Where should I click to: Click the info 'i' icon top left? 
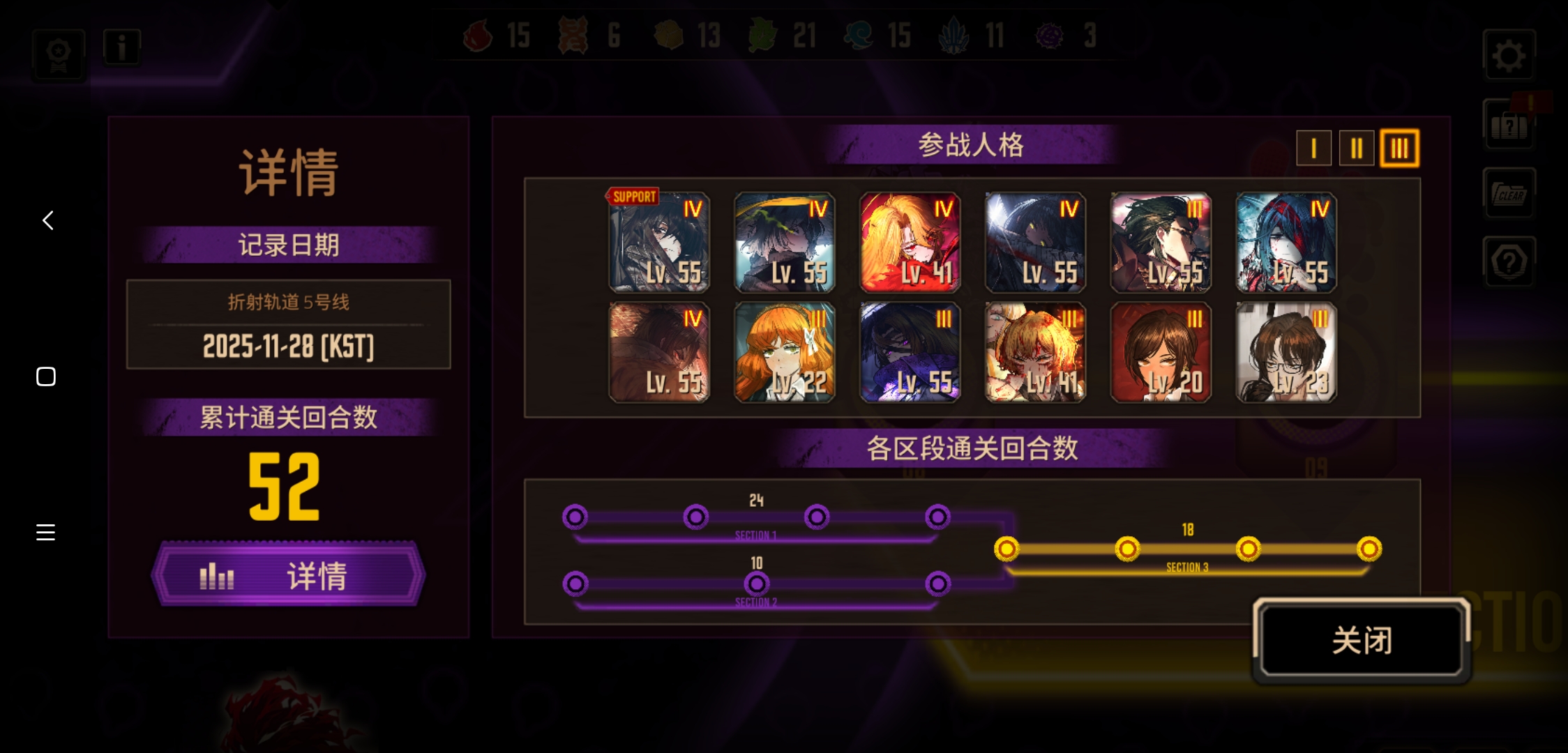122,46
